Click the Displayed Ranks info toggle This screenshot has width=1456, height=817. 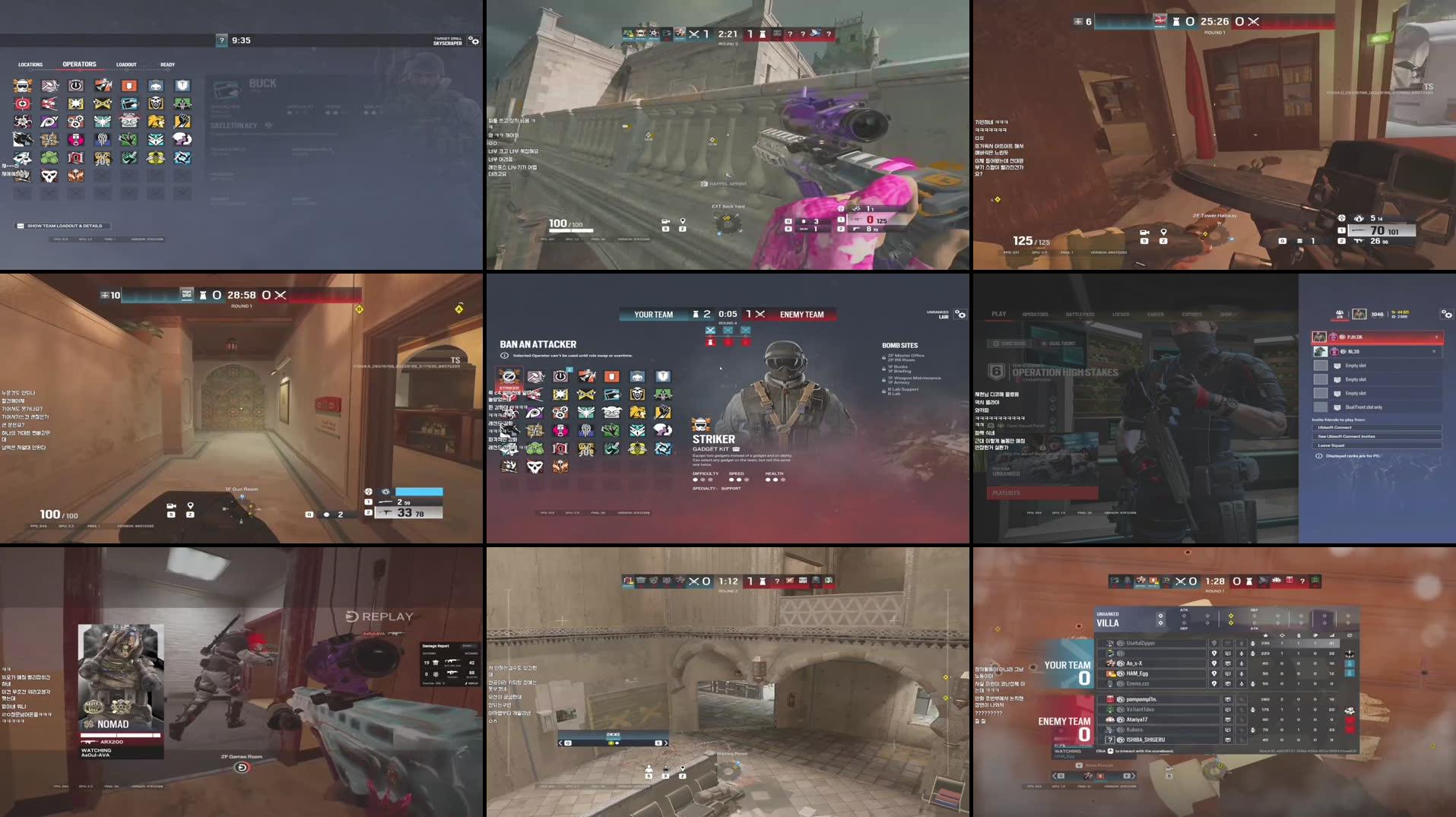(x=1318, y=455)
